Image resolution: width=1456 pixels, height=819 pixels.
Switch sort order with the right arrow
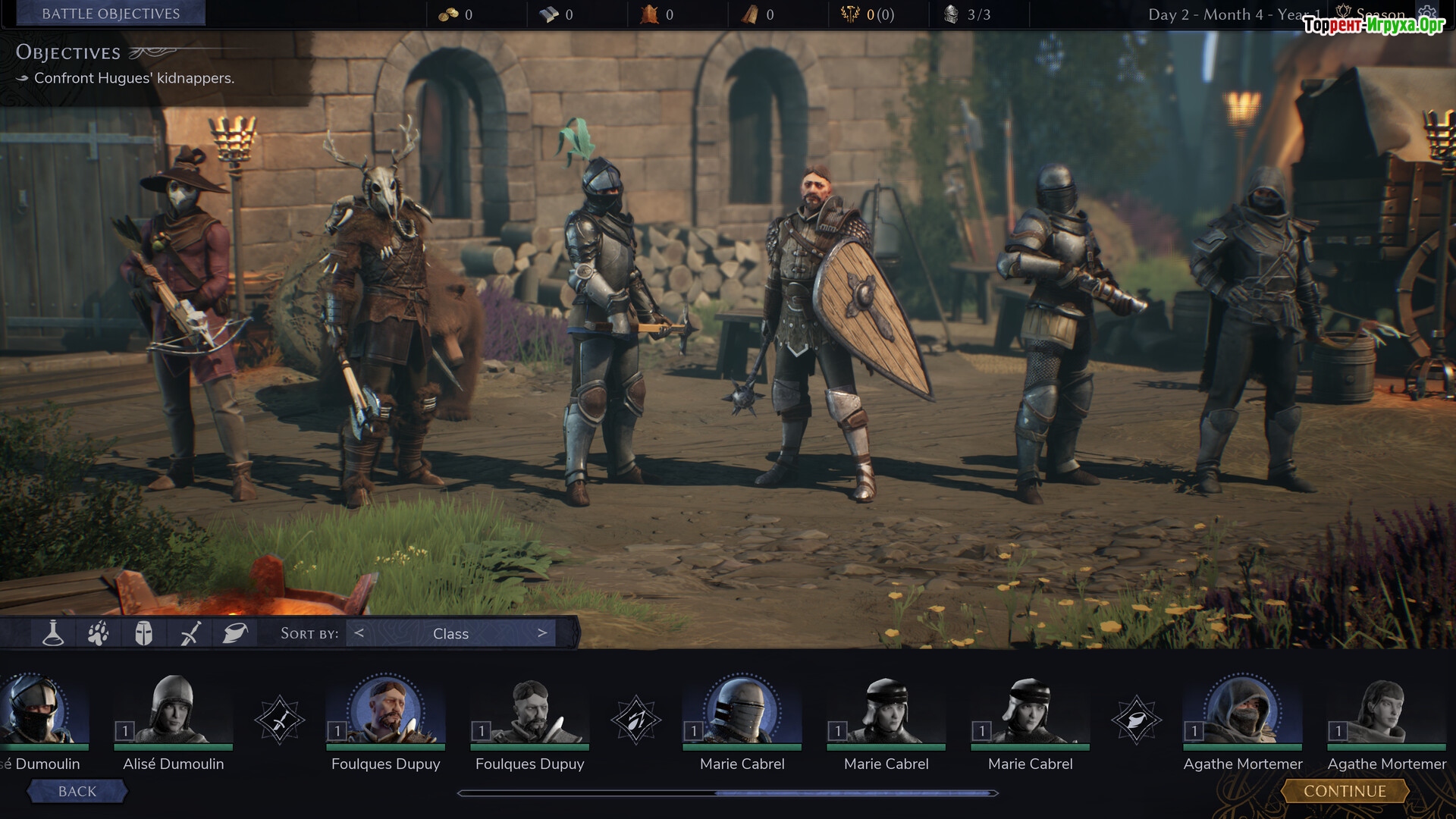[x=541, y=633]
